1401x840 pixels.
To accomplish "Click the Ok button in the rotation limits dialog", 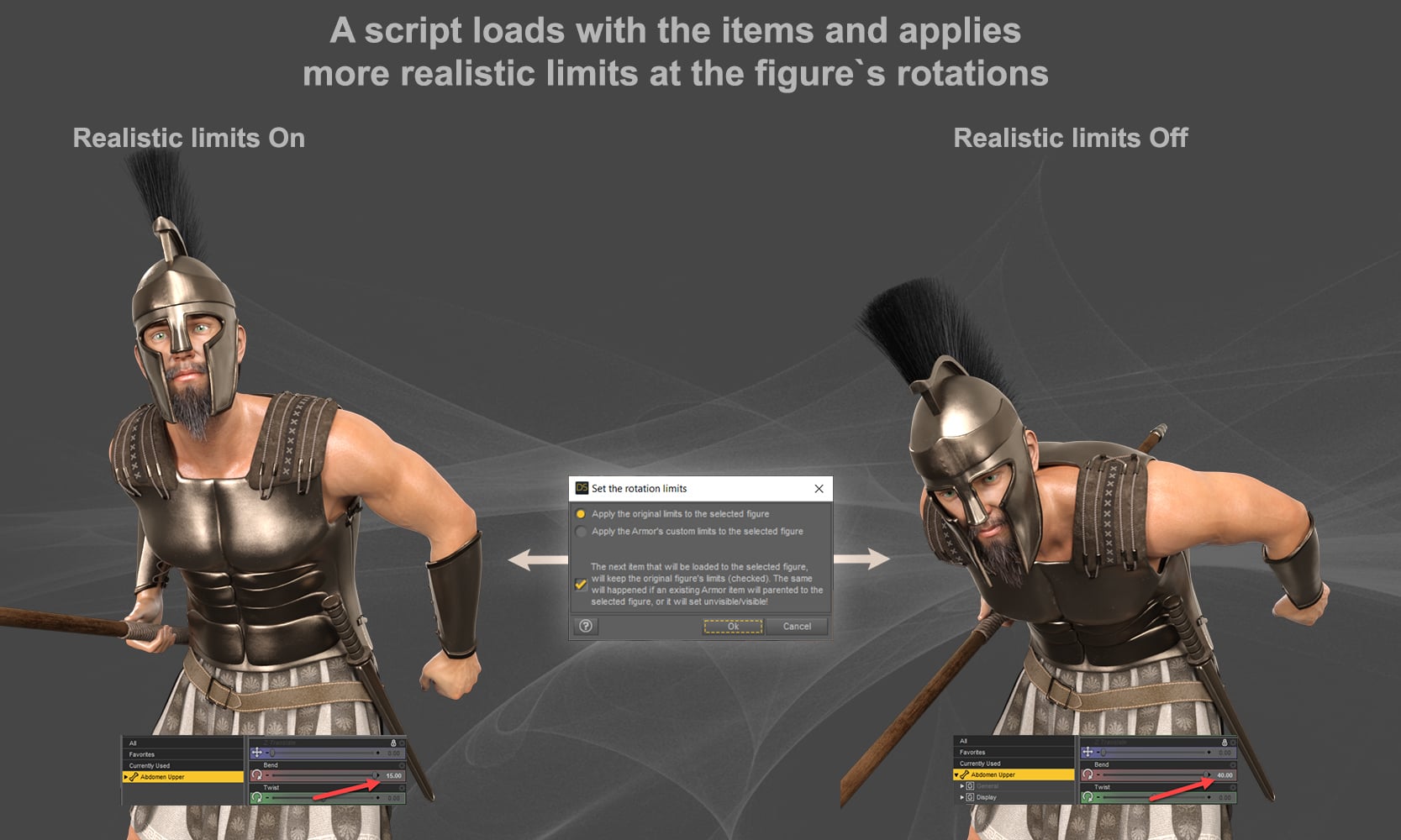I will pos(733,627).
